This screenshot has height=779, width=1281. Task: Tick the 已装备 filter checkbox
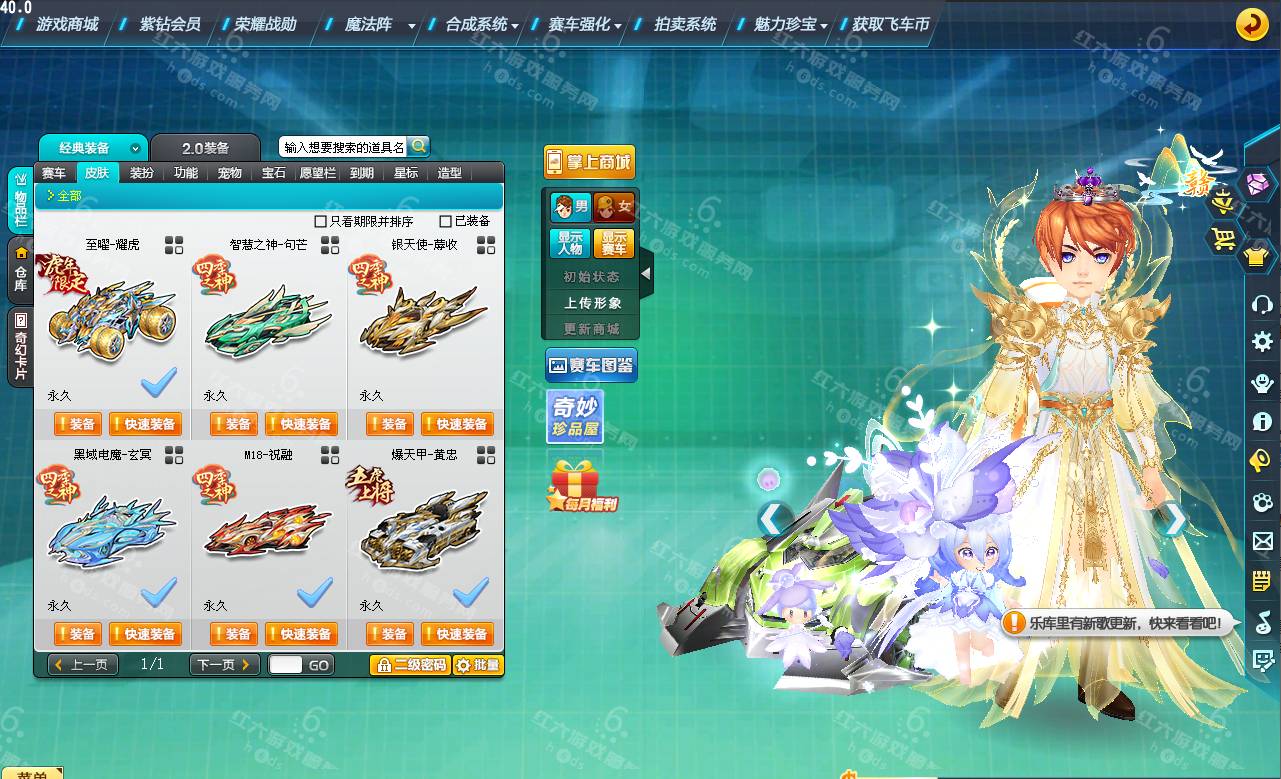point(446,221)
